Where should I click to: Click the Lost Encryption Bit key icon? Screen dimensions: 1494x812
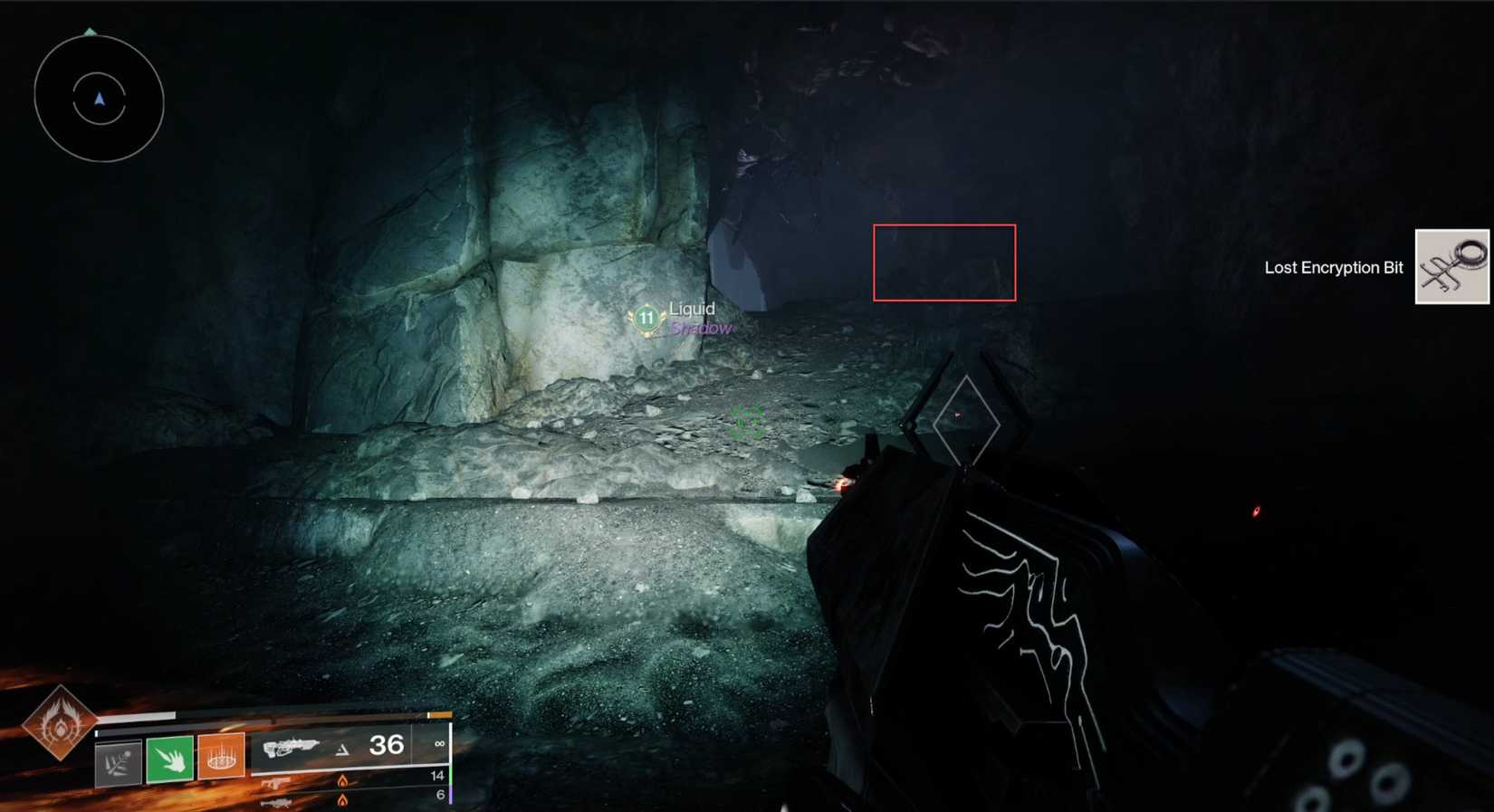click(x=1451, y=266)
